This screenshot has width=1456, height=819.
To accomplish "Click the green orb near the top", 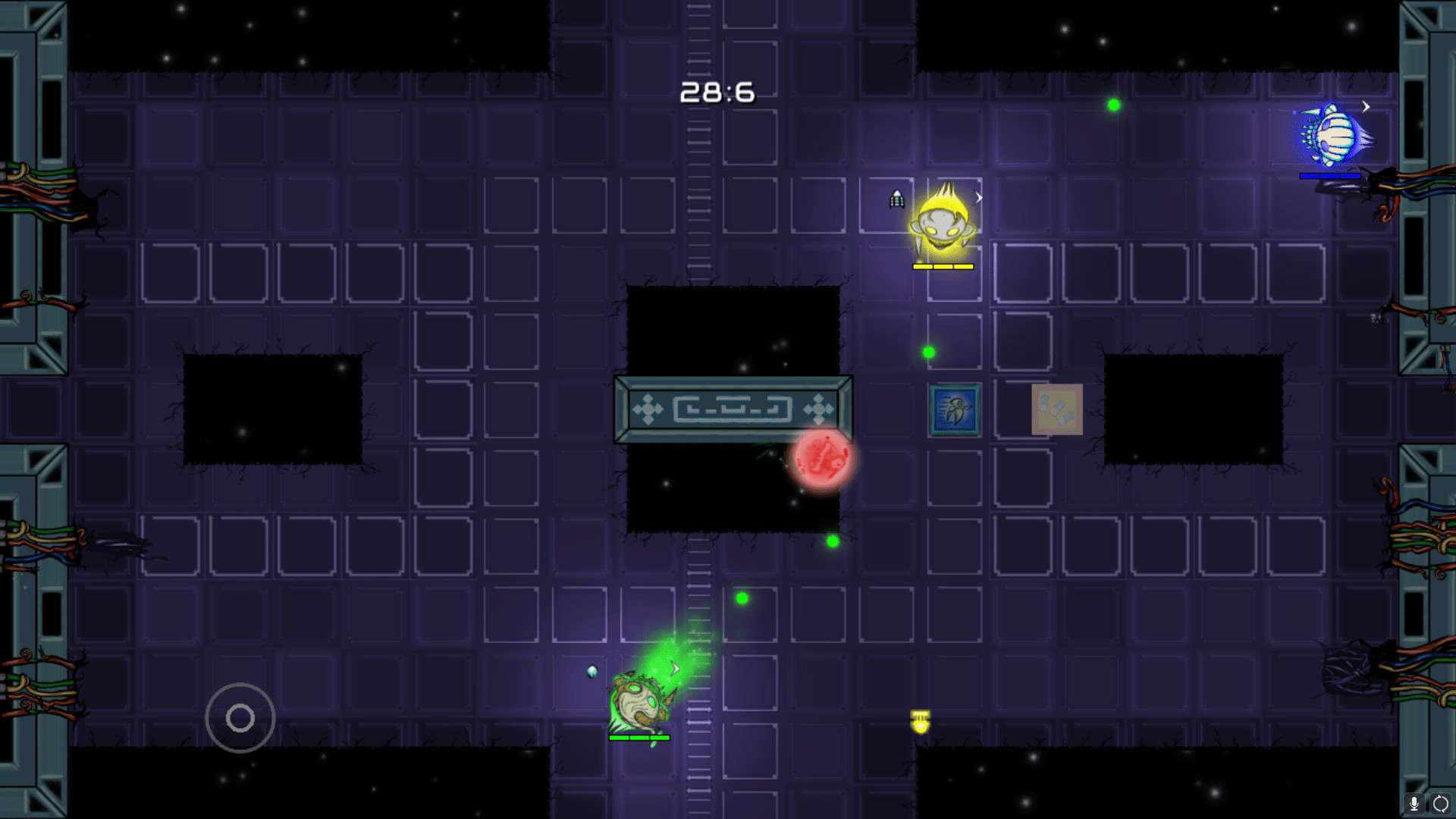I will [1113, 105].
